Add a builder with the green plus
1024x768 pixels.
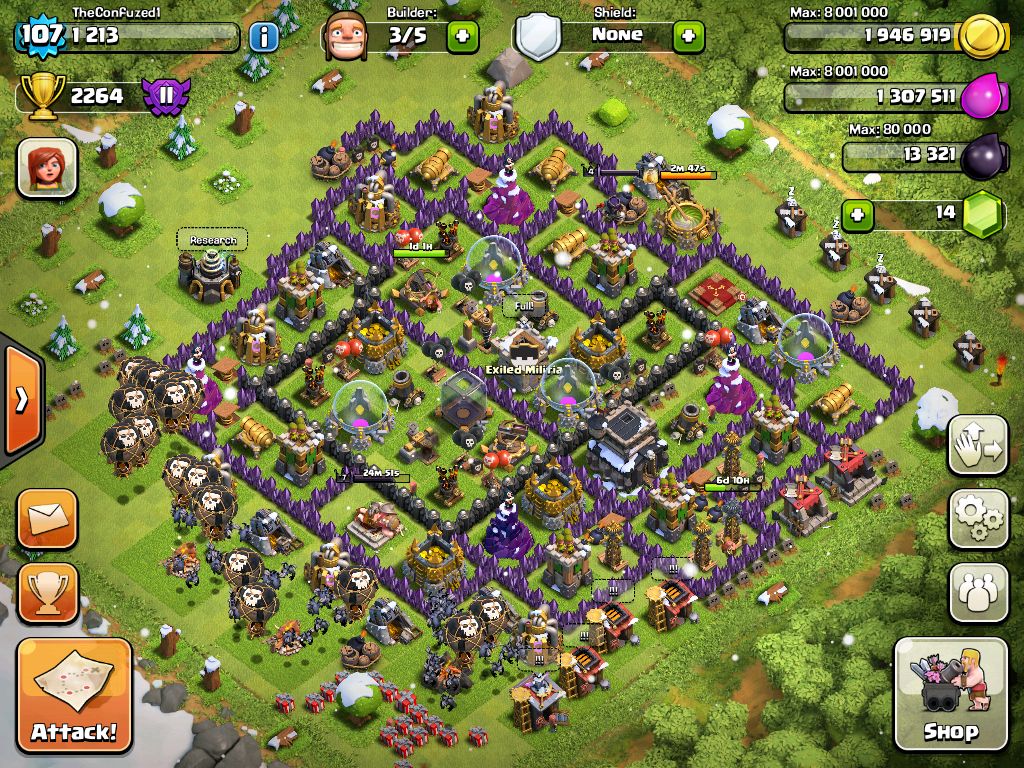coord(462,37)
